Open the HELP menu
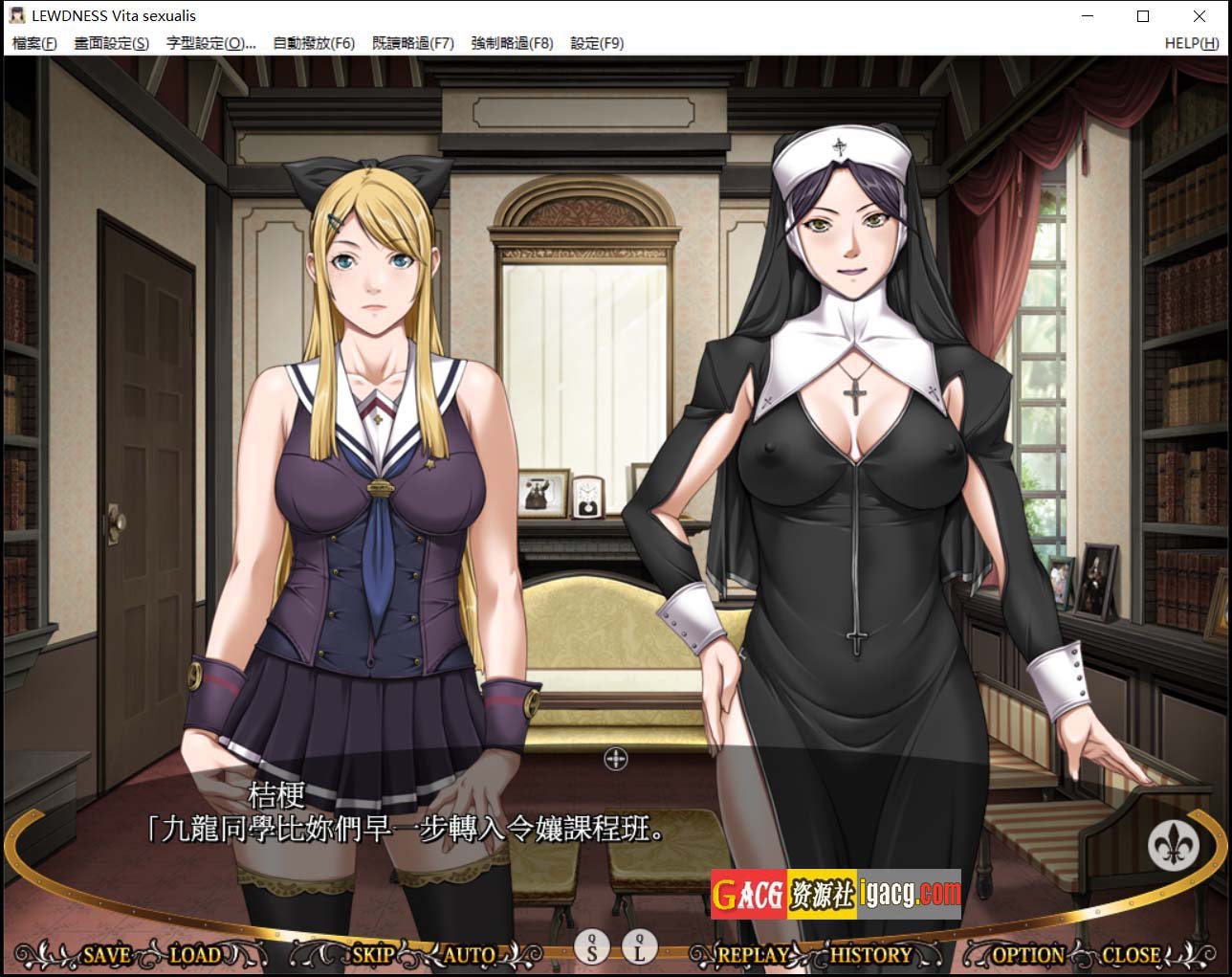1232x977 pixels. [x=1191, y=43]
